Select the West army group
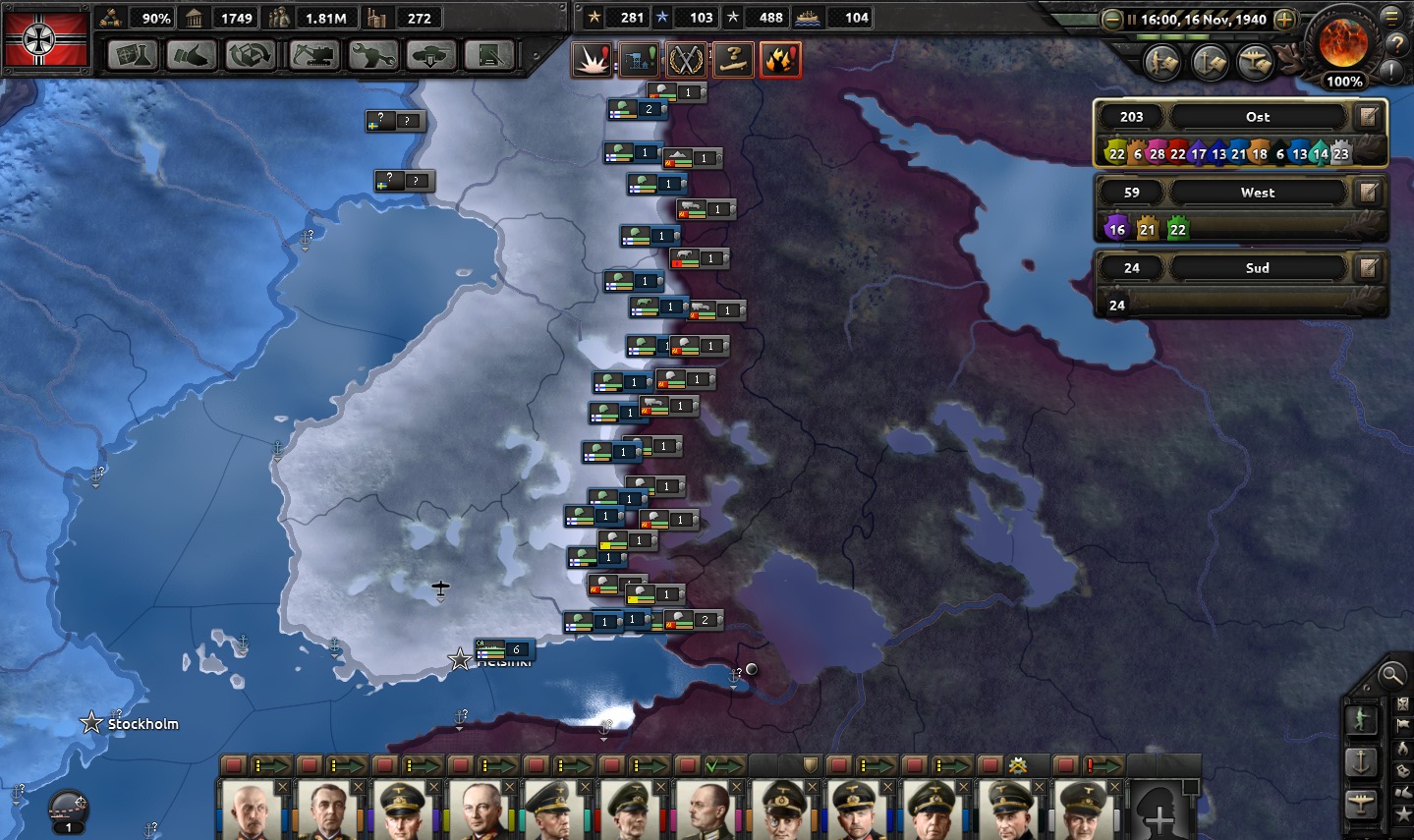 1257,193
